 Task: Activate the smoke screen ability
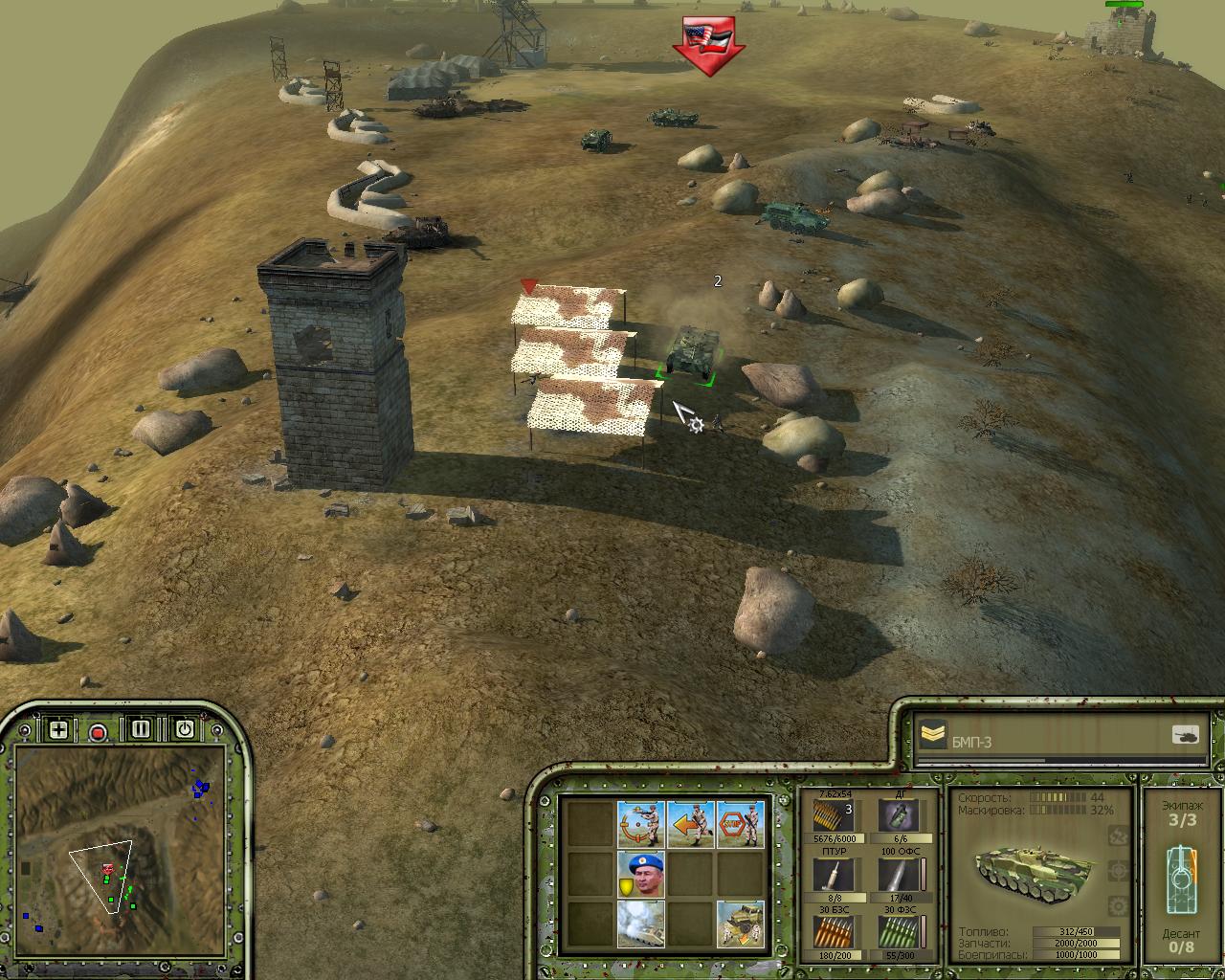tap(640, 924)
